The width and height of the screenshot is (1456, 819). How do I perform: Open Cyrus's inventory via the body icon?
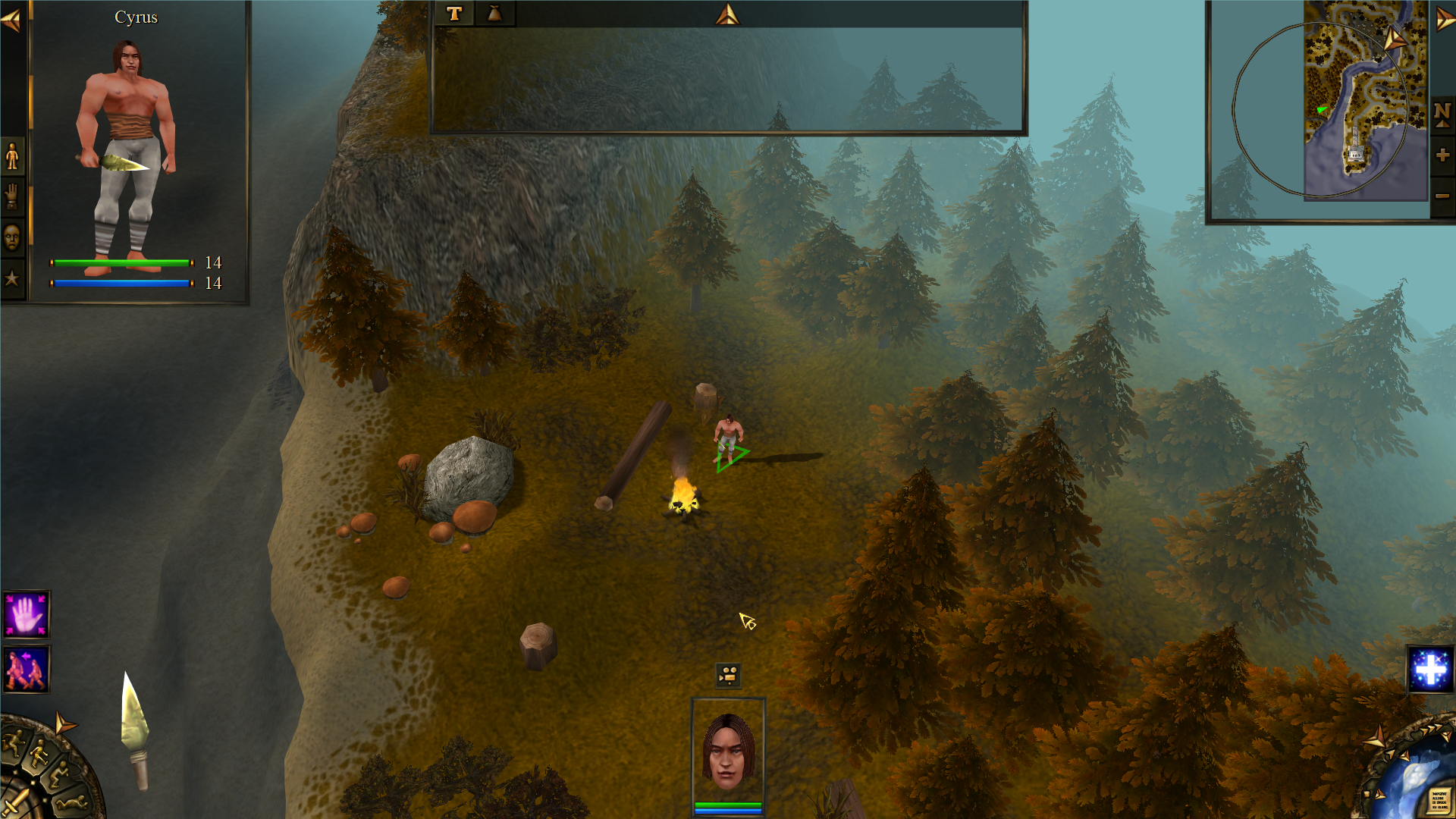tap(11, 155)
